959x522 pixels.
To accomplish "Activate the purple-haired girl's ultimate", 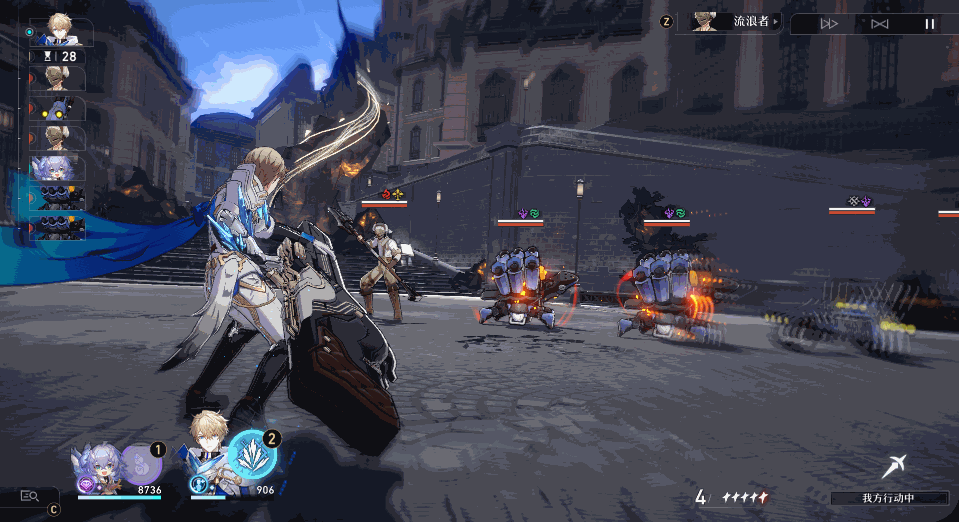I will tap(142, 465).
